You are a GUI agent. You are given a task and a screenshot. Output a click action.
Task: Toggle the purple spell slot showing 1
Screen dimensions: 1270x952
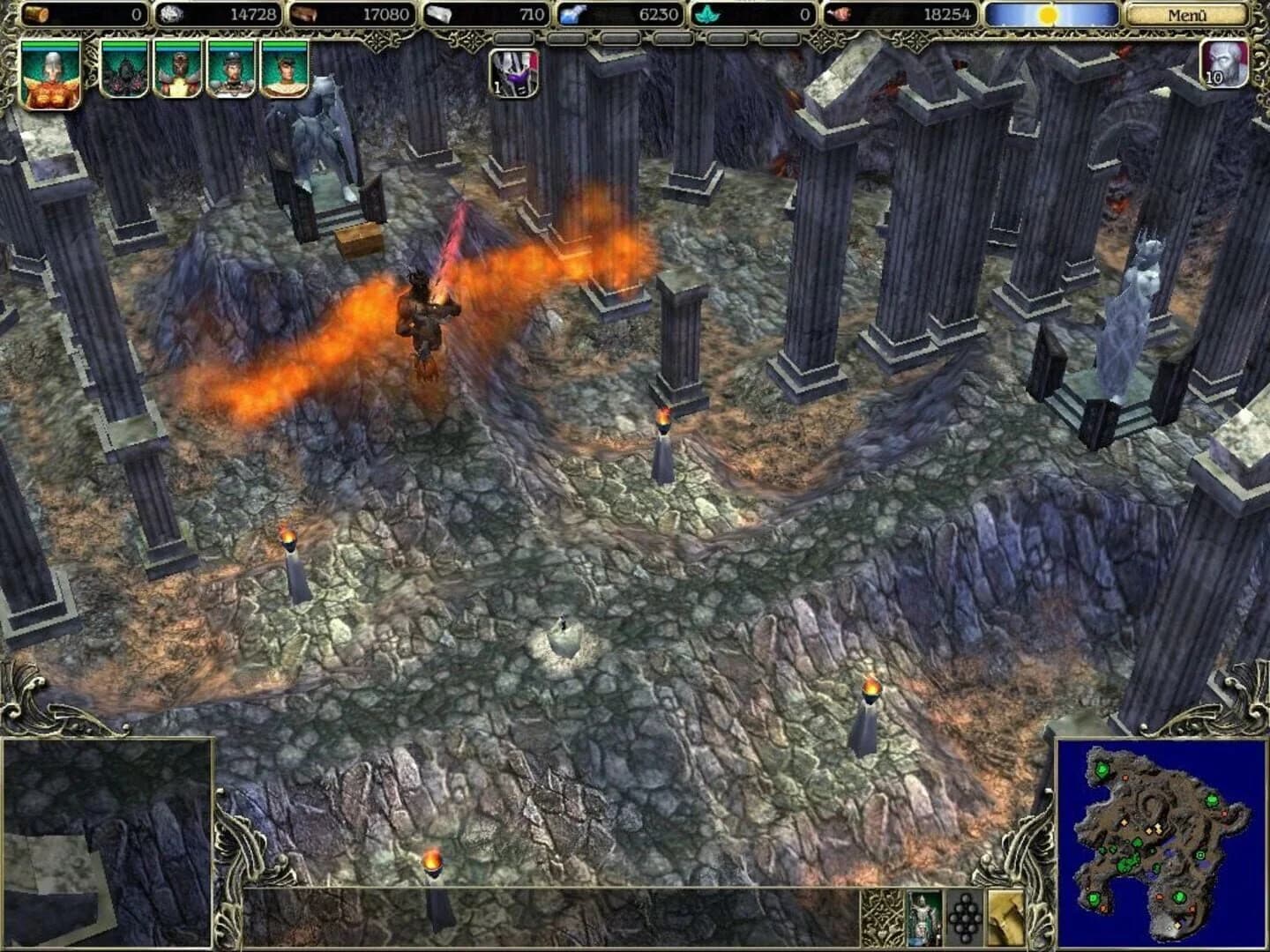click(x=515, y=74)
